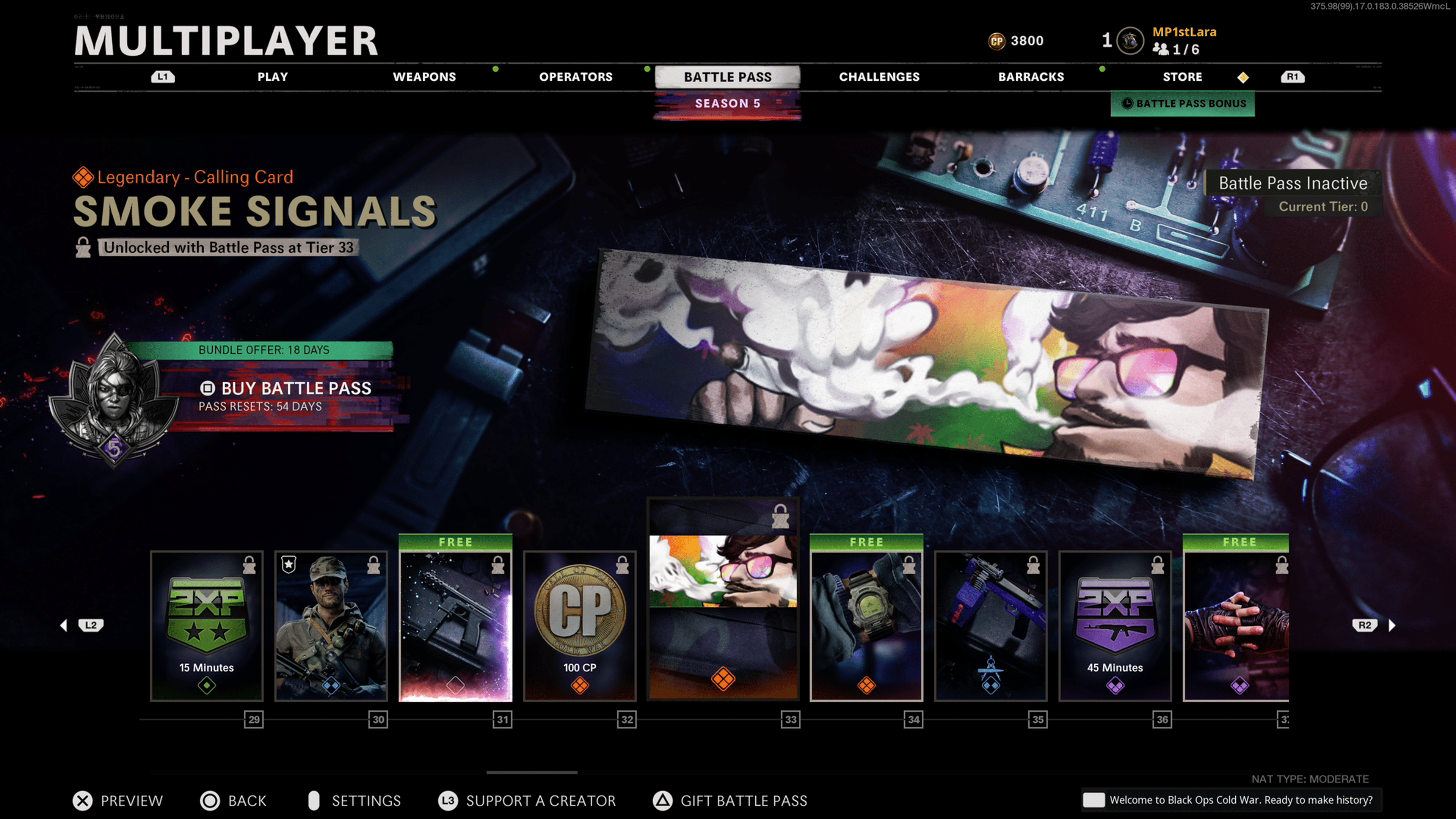This screenshot has height=819, width=1456.
Task: Choose the tier 30 operator skin reward
Action: click(331, 626)
